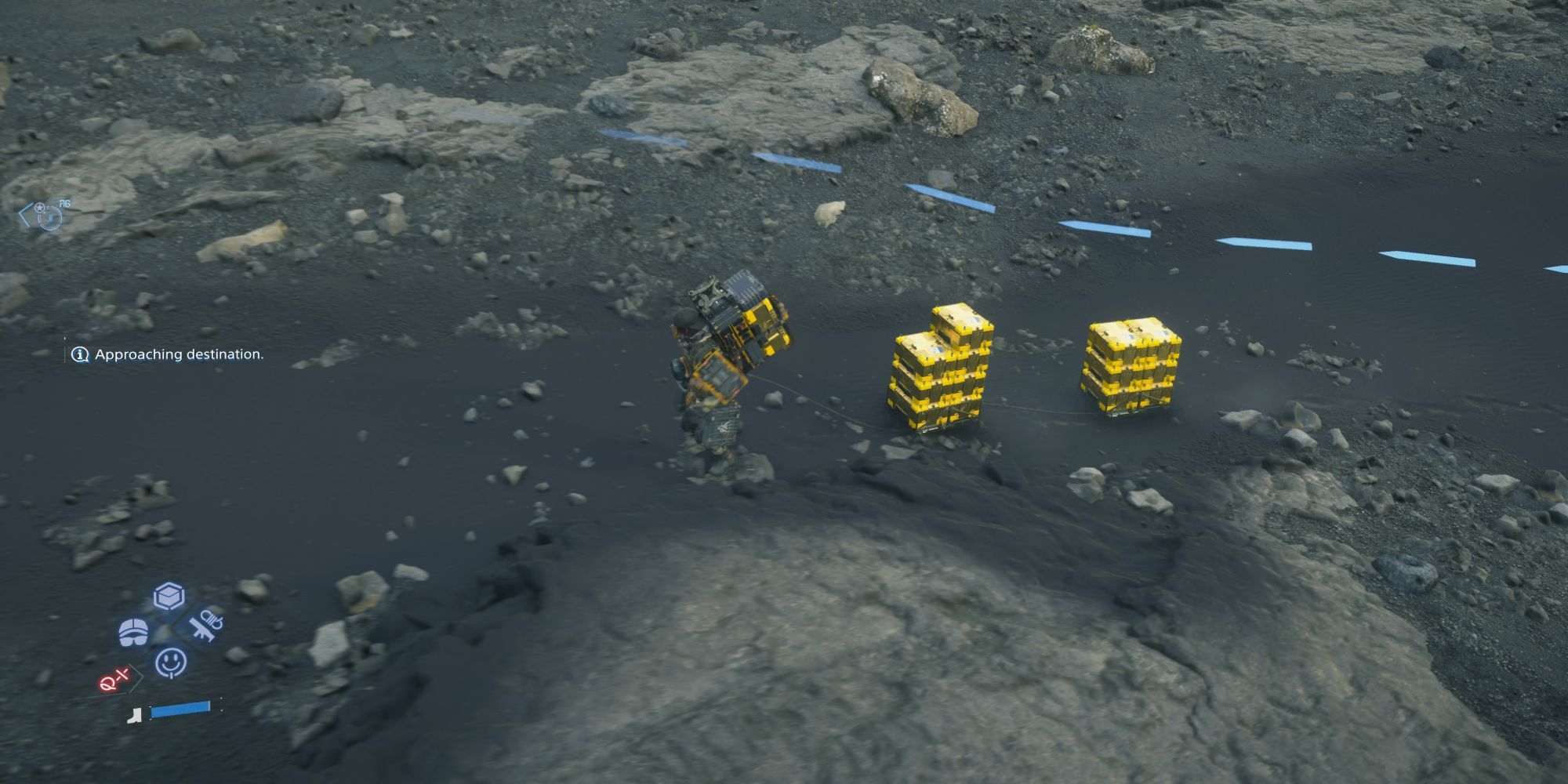
Task: Click the 76m distance readout on the compass
Action: tap(64, 203)
